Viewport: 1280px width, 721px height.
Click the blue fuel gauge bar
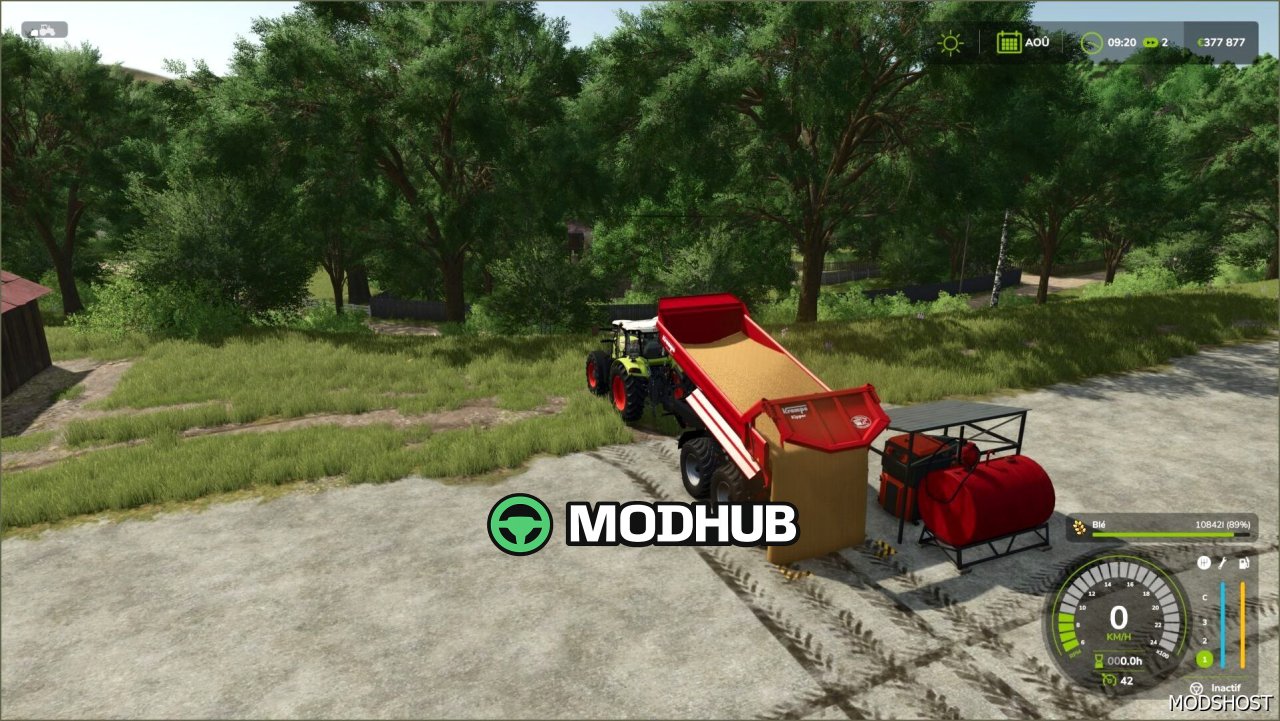point(1224,623)
